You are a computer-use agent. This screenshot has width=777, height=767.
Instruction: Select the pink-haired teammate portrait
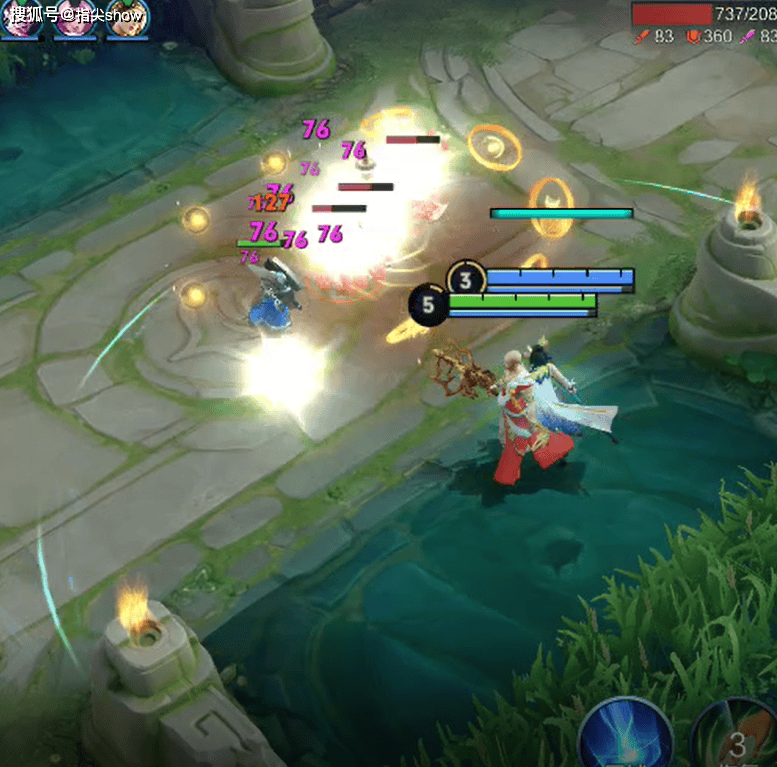72,17
